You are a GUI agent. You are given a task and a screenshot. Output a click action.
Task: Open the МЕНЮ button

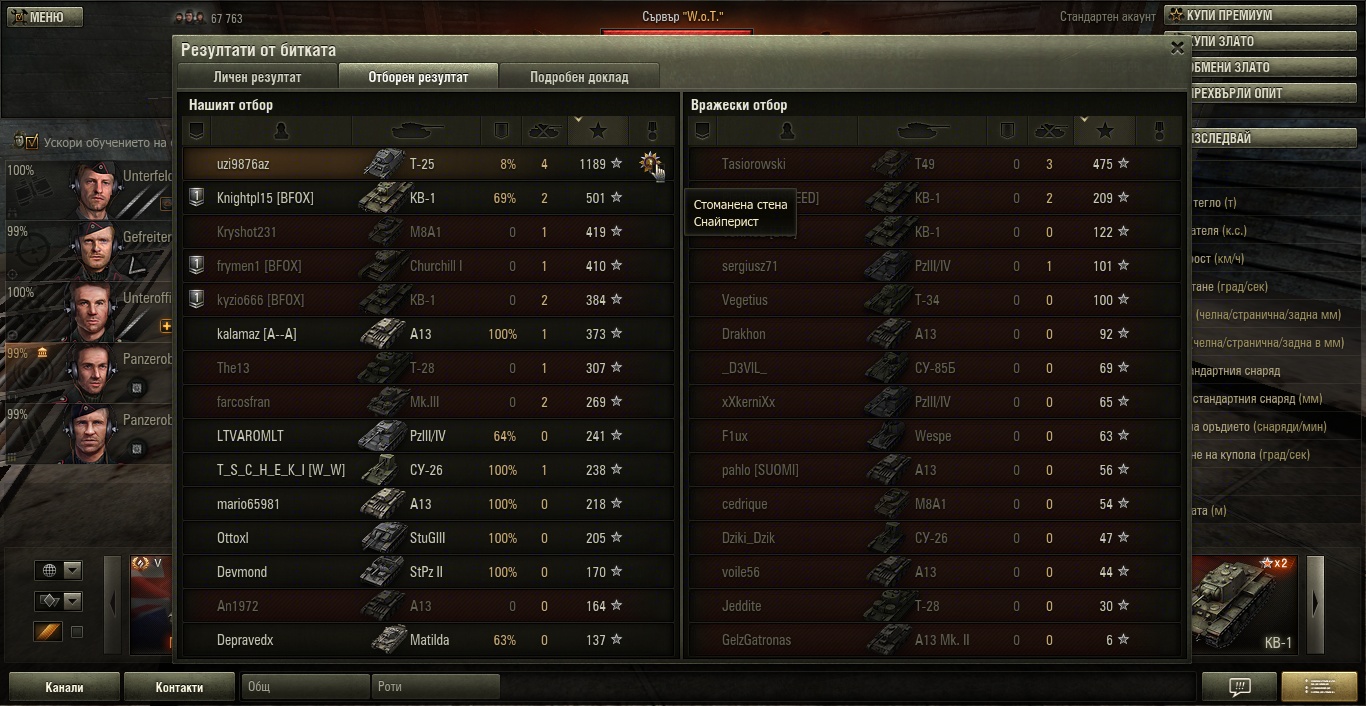45,17
